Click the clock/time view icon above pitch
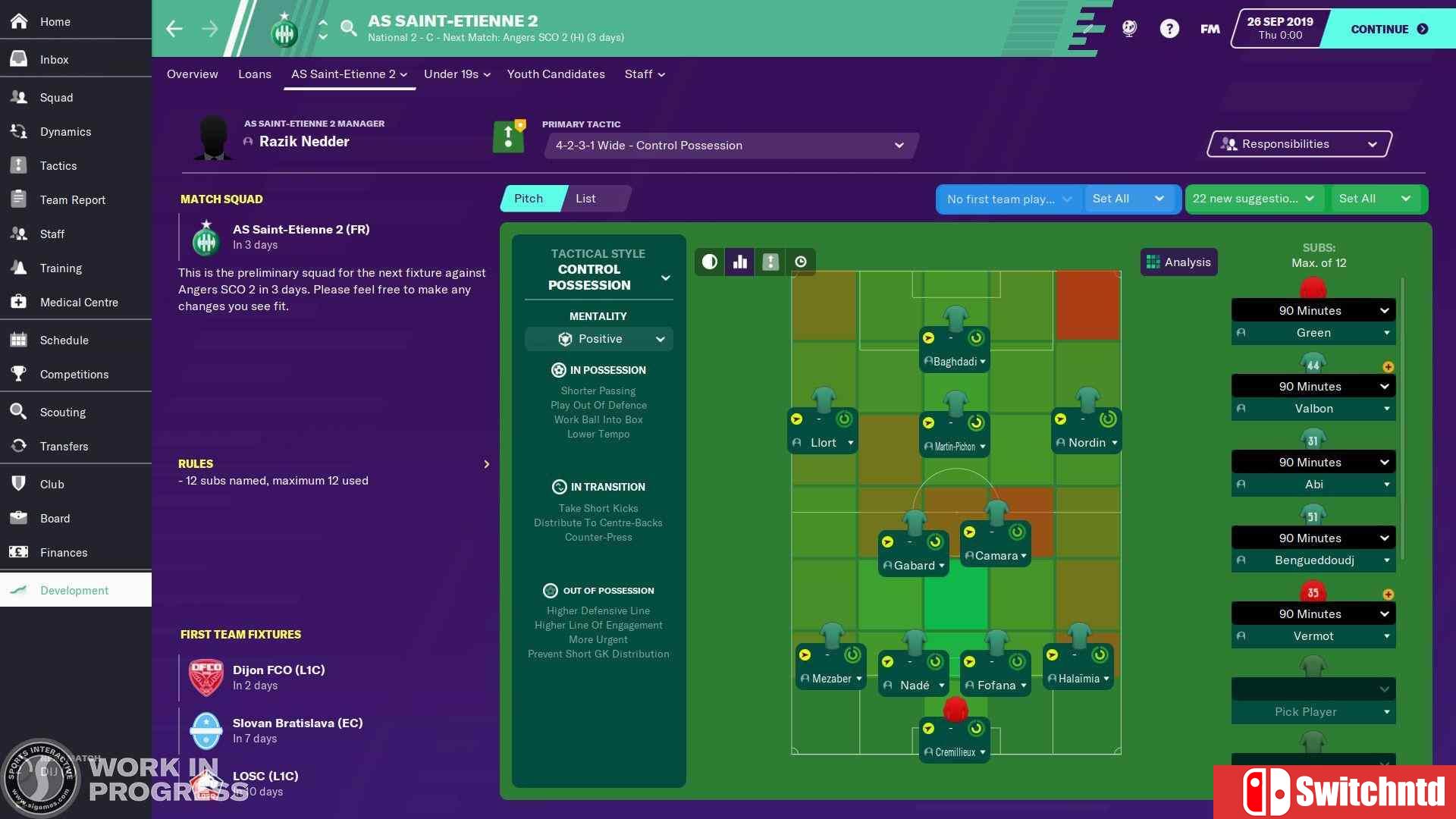Image resolution: width=1456 pixels, height=819 pixels. [801, 262]
